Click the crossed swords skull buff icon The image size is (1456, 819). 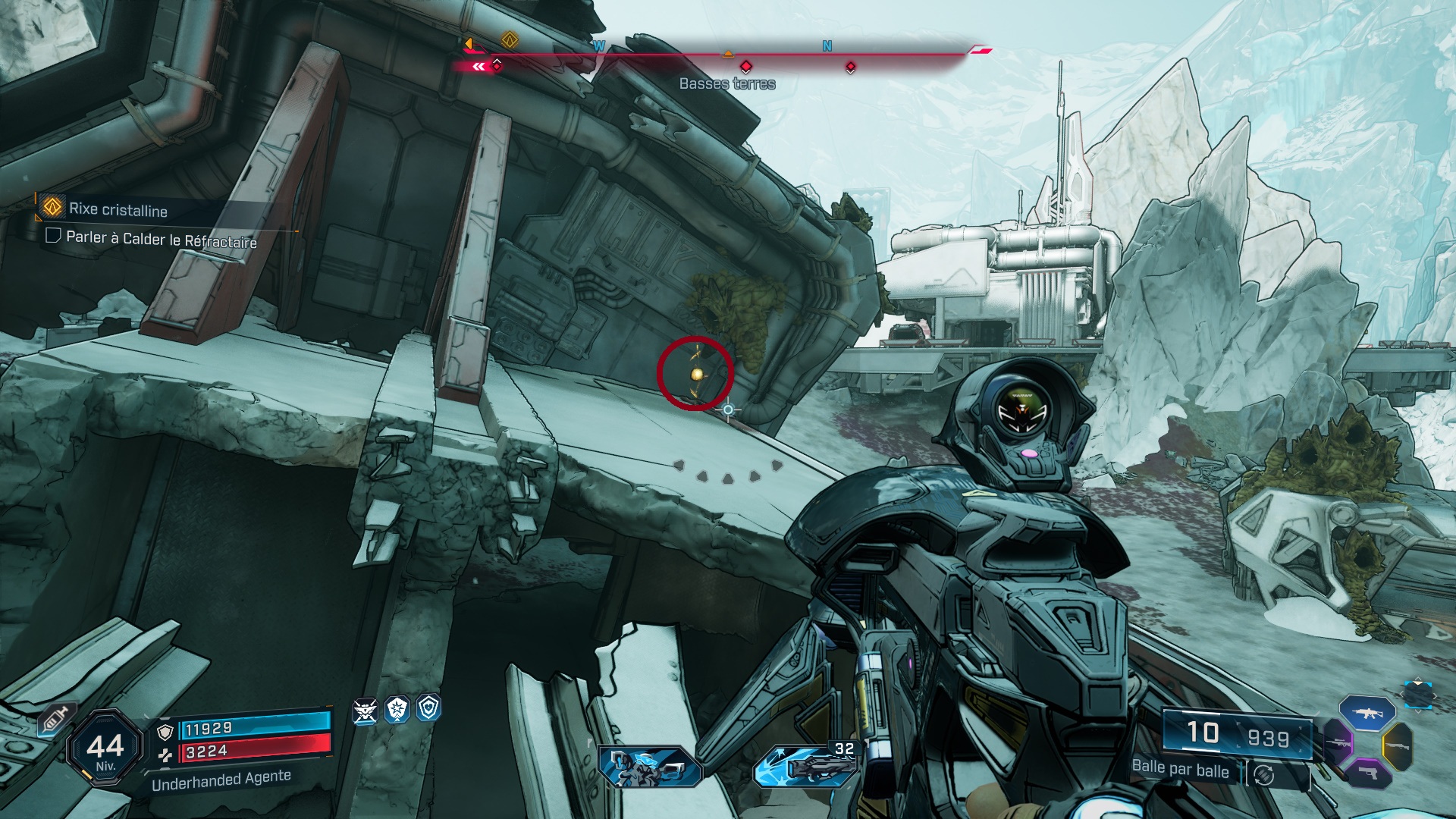click(365, 711)
